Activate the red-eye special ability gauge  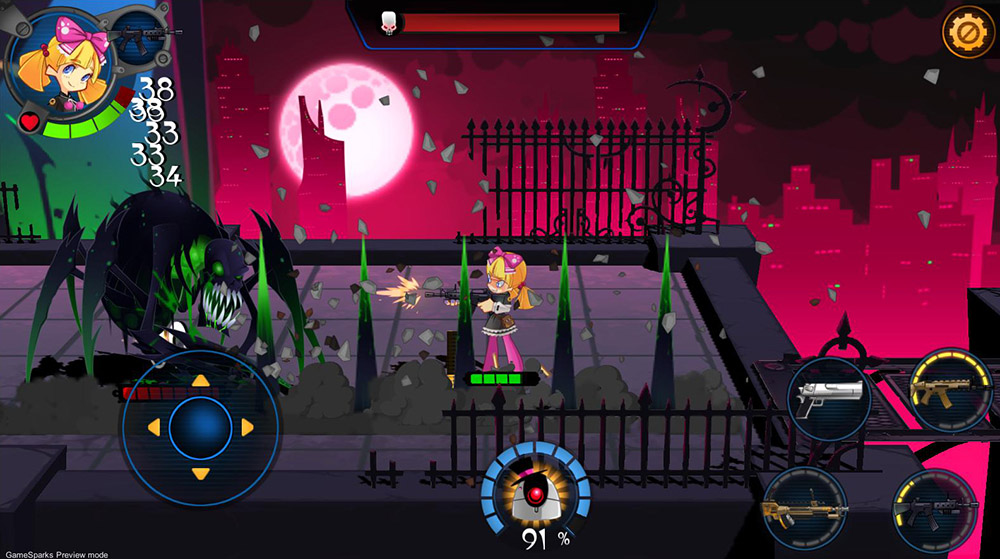[536, 496]
